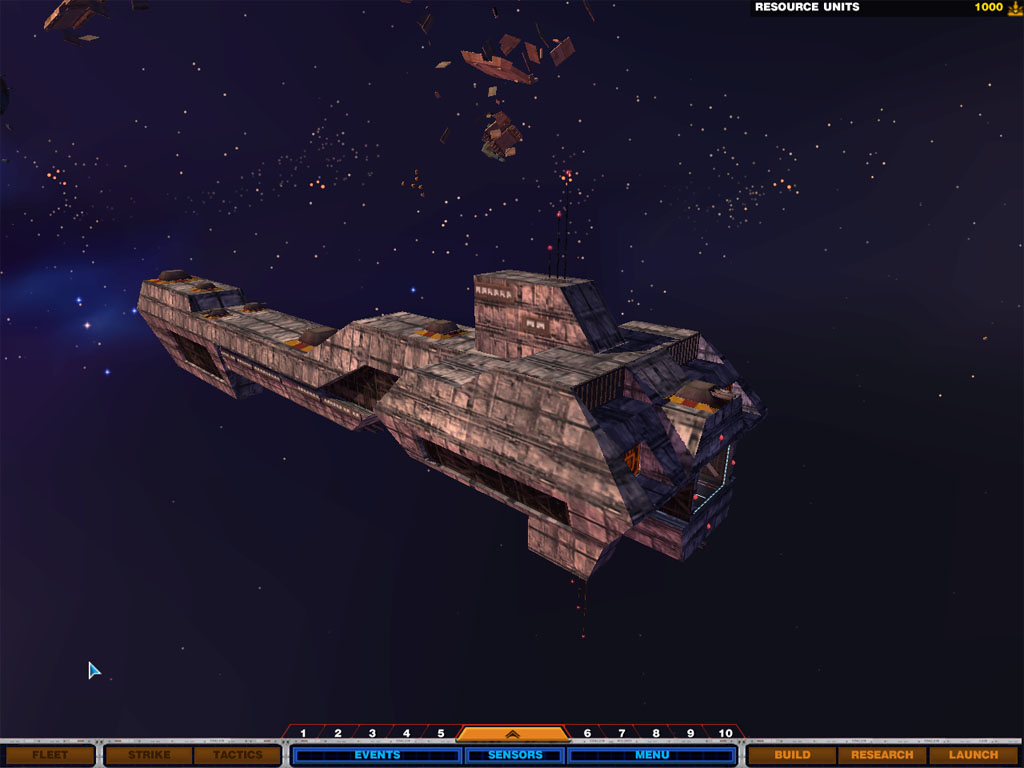Open the Build manager
Viewport: 1024px width, 768px height.
(x=792, y=755)
